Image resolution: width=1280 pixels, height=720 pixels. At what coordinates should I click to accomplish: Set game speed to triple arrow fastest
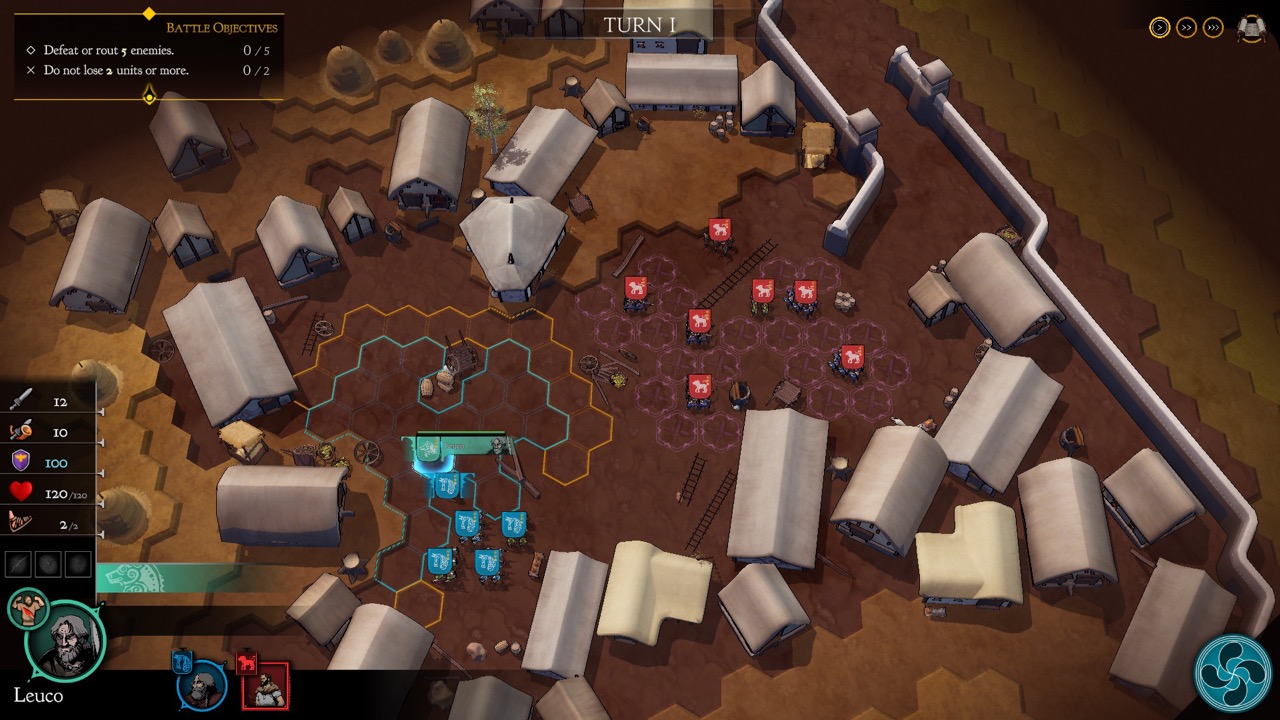point(1213,28)
